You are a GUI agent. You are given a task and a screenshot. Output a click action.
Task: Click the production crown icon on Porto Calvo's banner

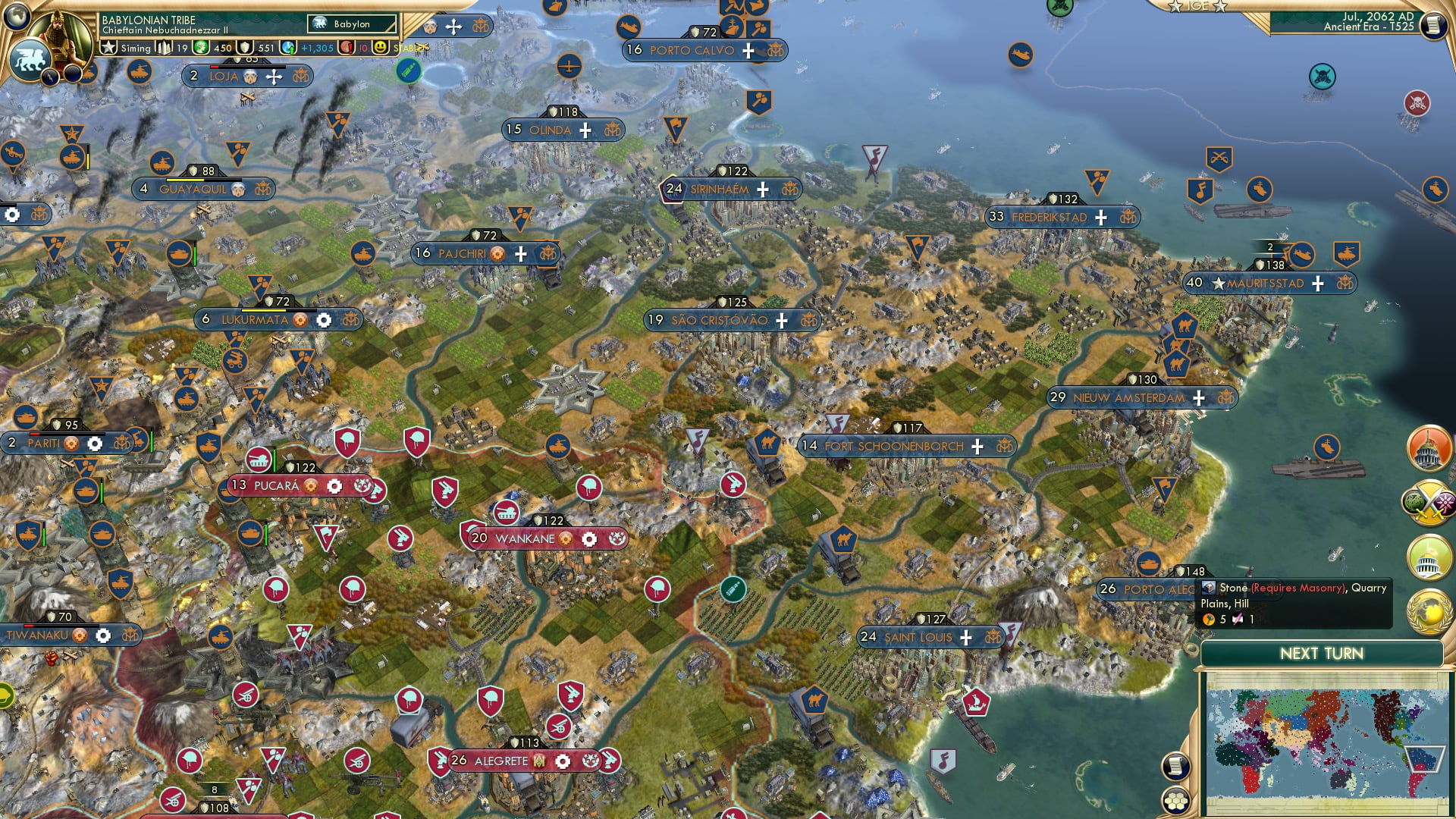774,52
